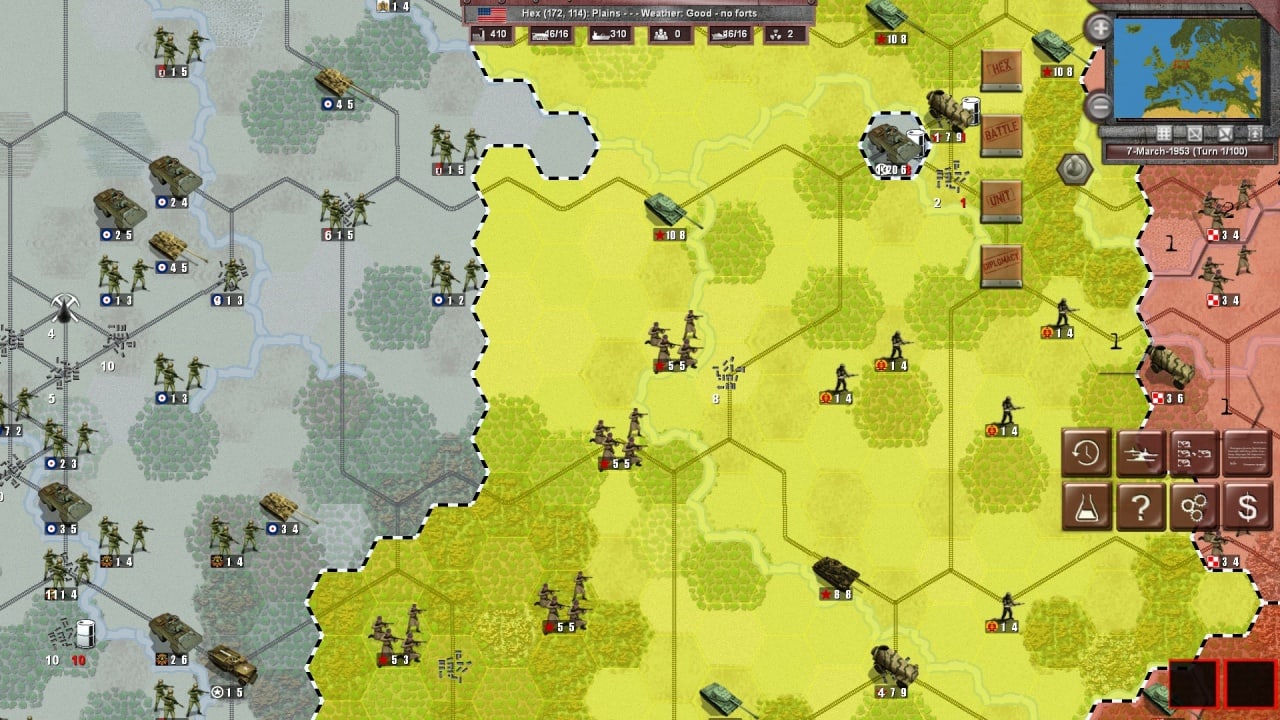This screenshot has width=1280, height=720.
Task: Open the dollar sign finance button
Action: (x=1247, y=507)
